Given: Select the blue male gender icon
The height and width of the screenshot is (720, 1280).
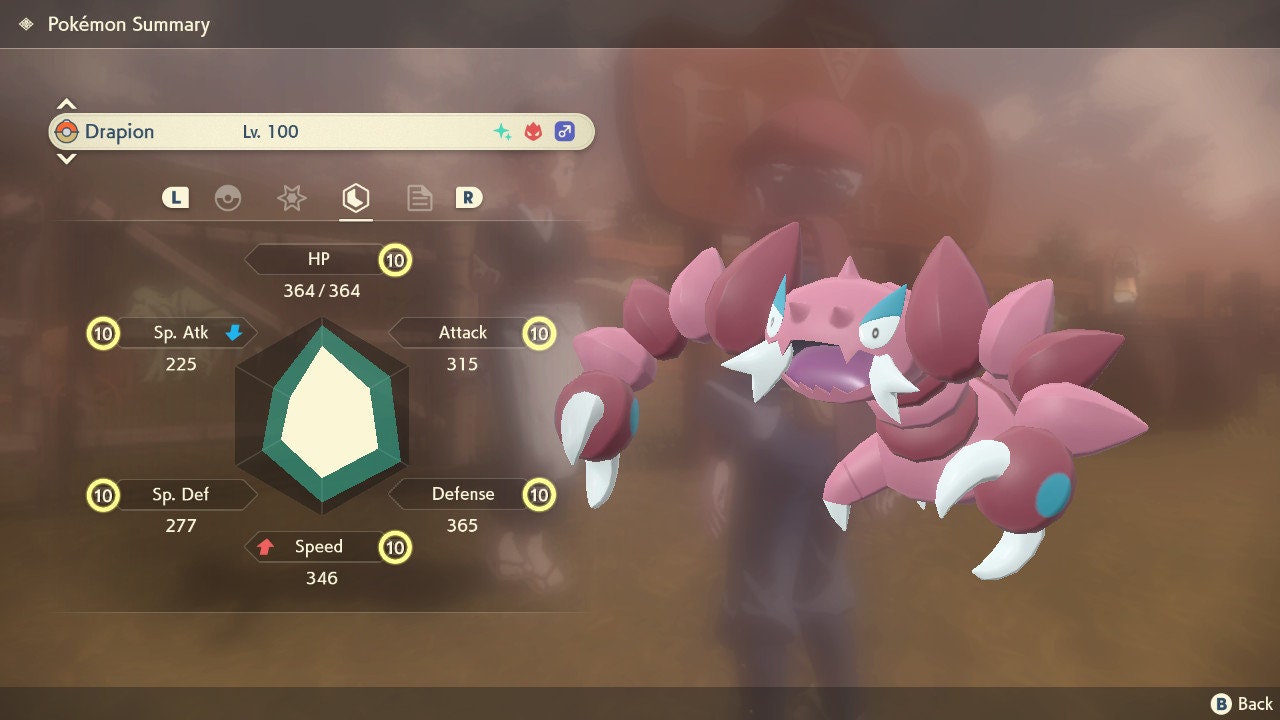Looking at the screenshot, I should coord(565,131).
